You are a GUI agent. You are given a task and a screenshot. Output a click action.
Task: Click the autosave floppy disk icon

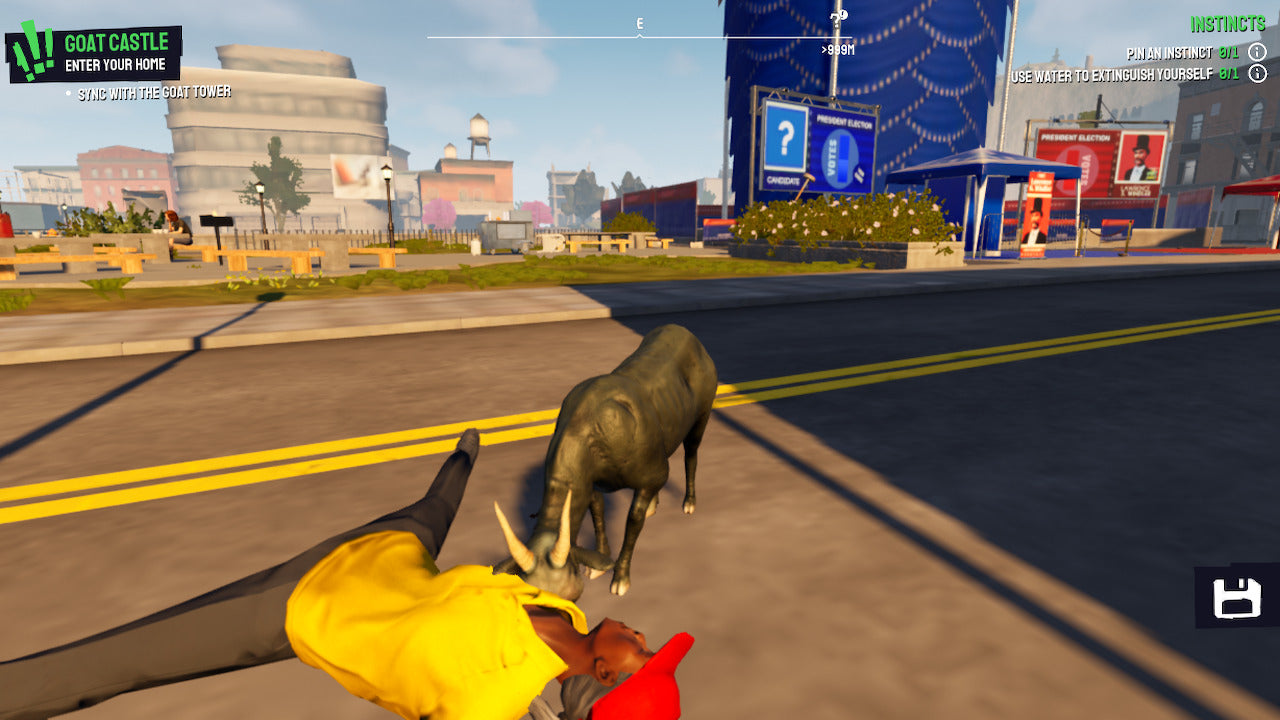1238,596
